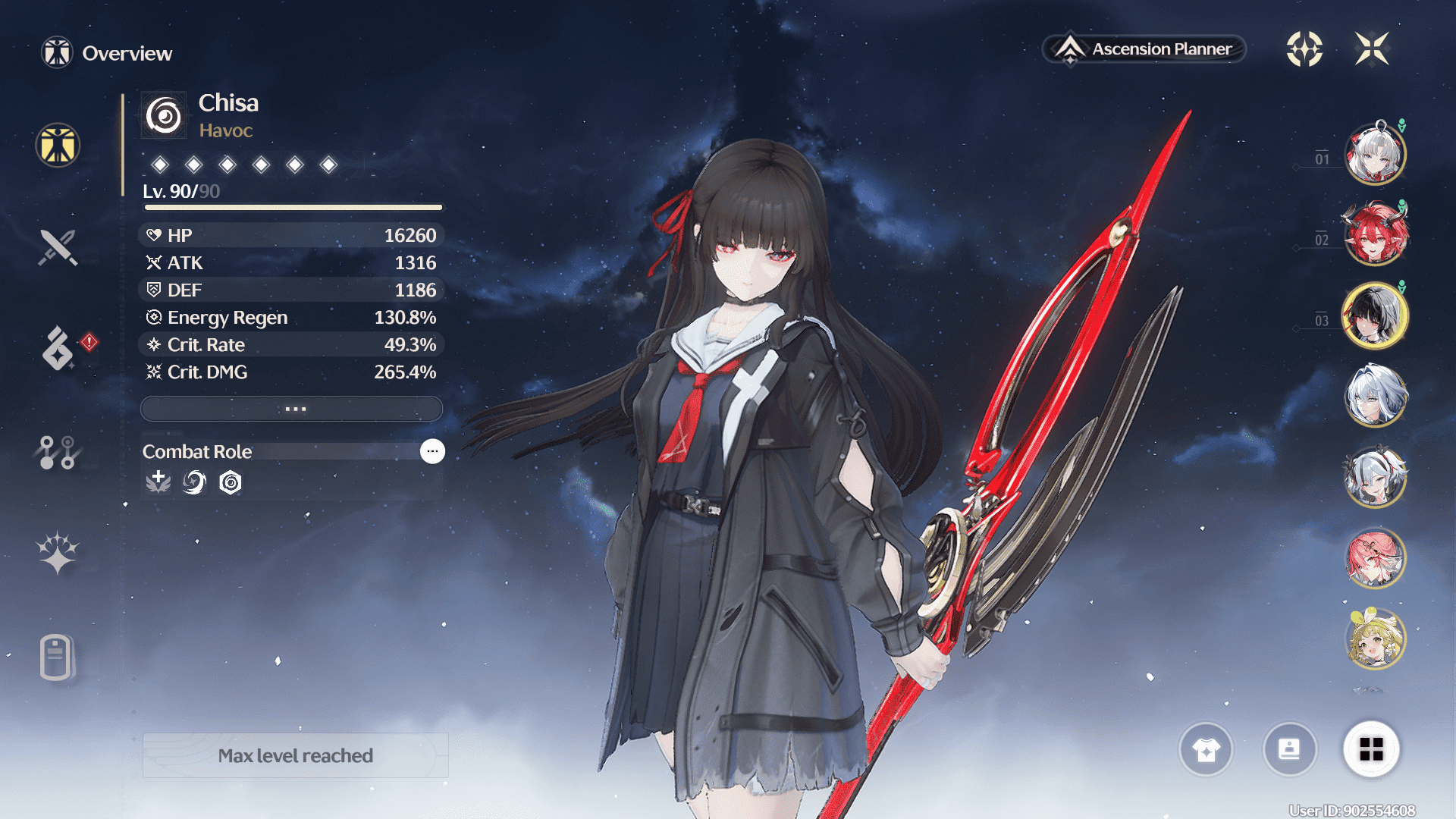Choose the black-and-white haired character in slot 03
Viewport: 1456px width, 819px height.
1375,315
